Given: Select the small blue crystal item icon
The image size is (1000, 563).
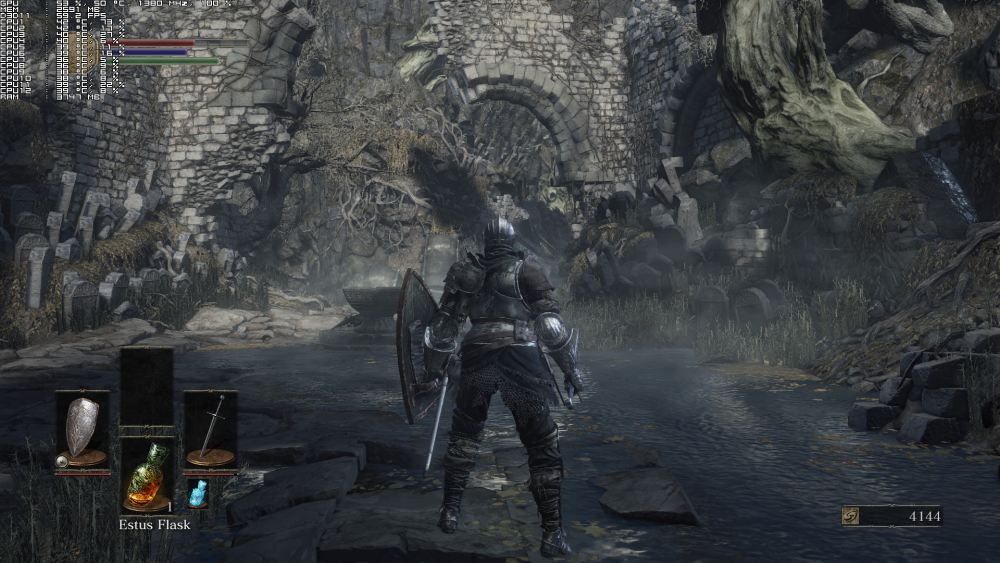Looking at the screenshot, I should click(x=197, y=493).
